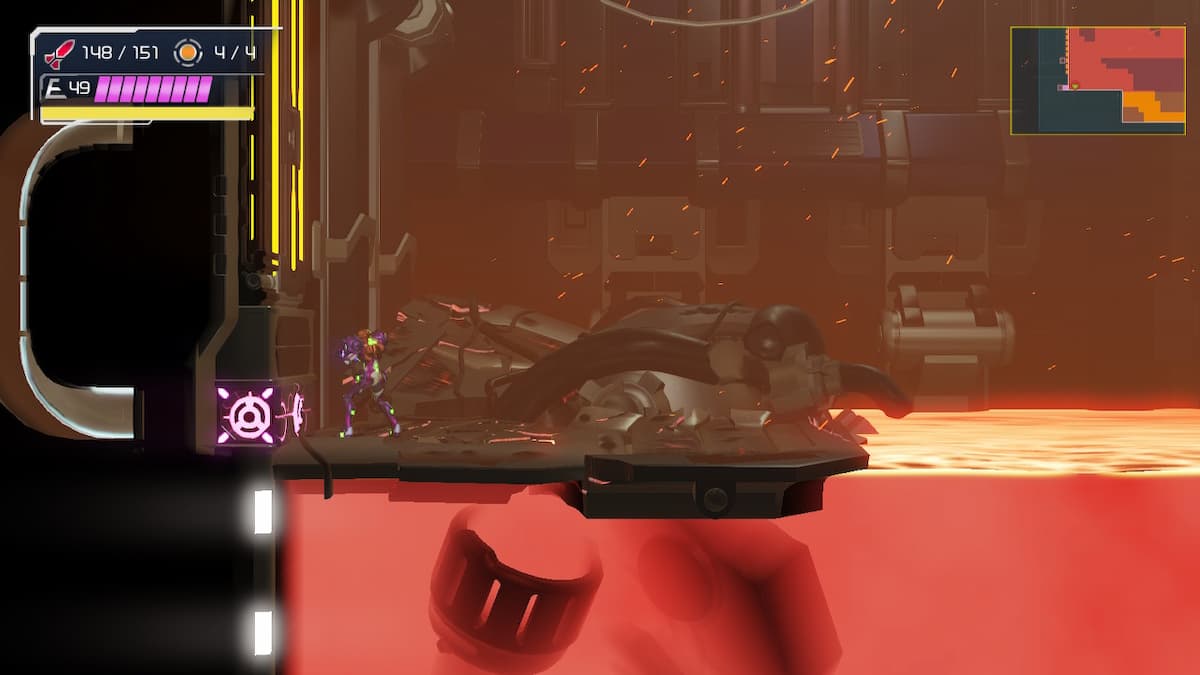Choose the orange power bomb icon
This screenshot has width=1200, height=675.
187,52
